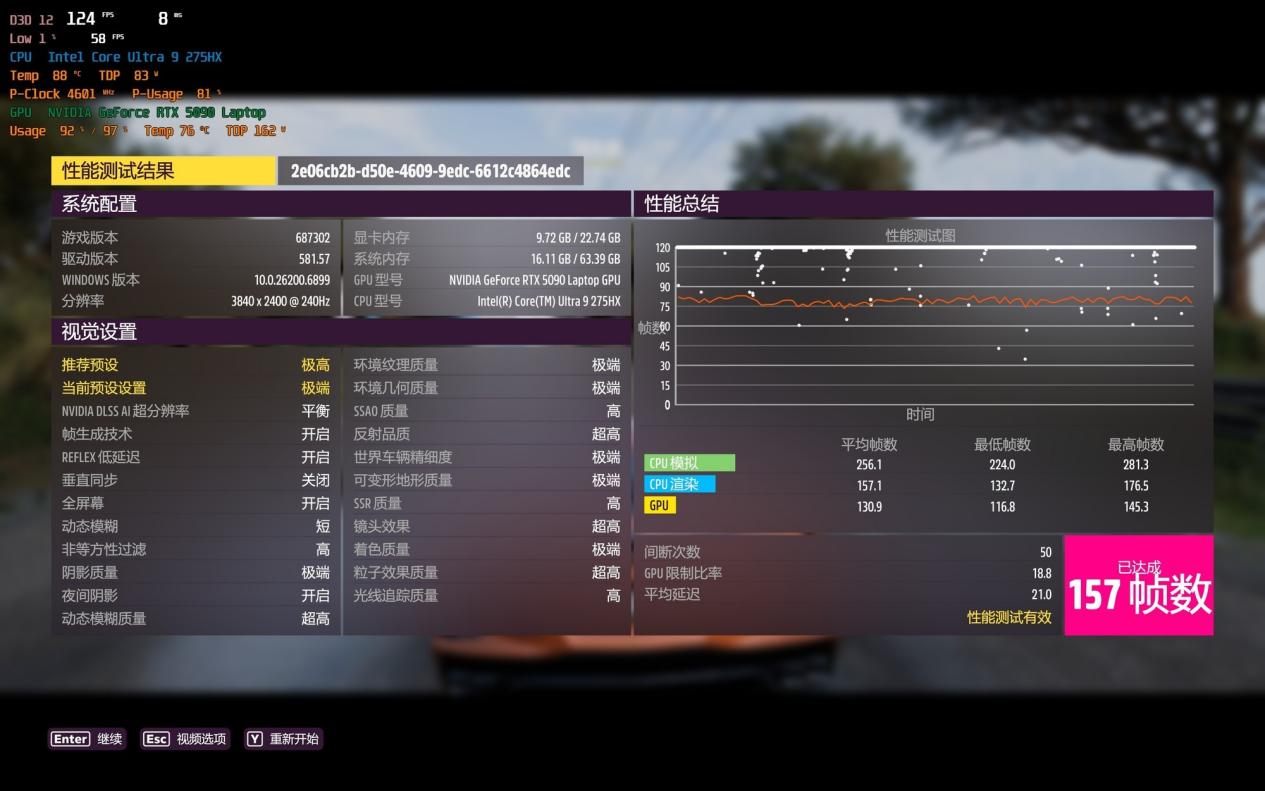Click 继续 to continue past the results
The width and height of the screenshot is (1265, 791).
[87, 739]
